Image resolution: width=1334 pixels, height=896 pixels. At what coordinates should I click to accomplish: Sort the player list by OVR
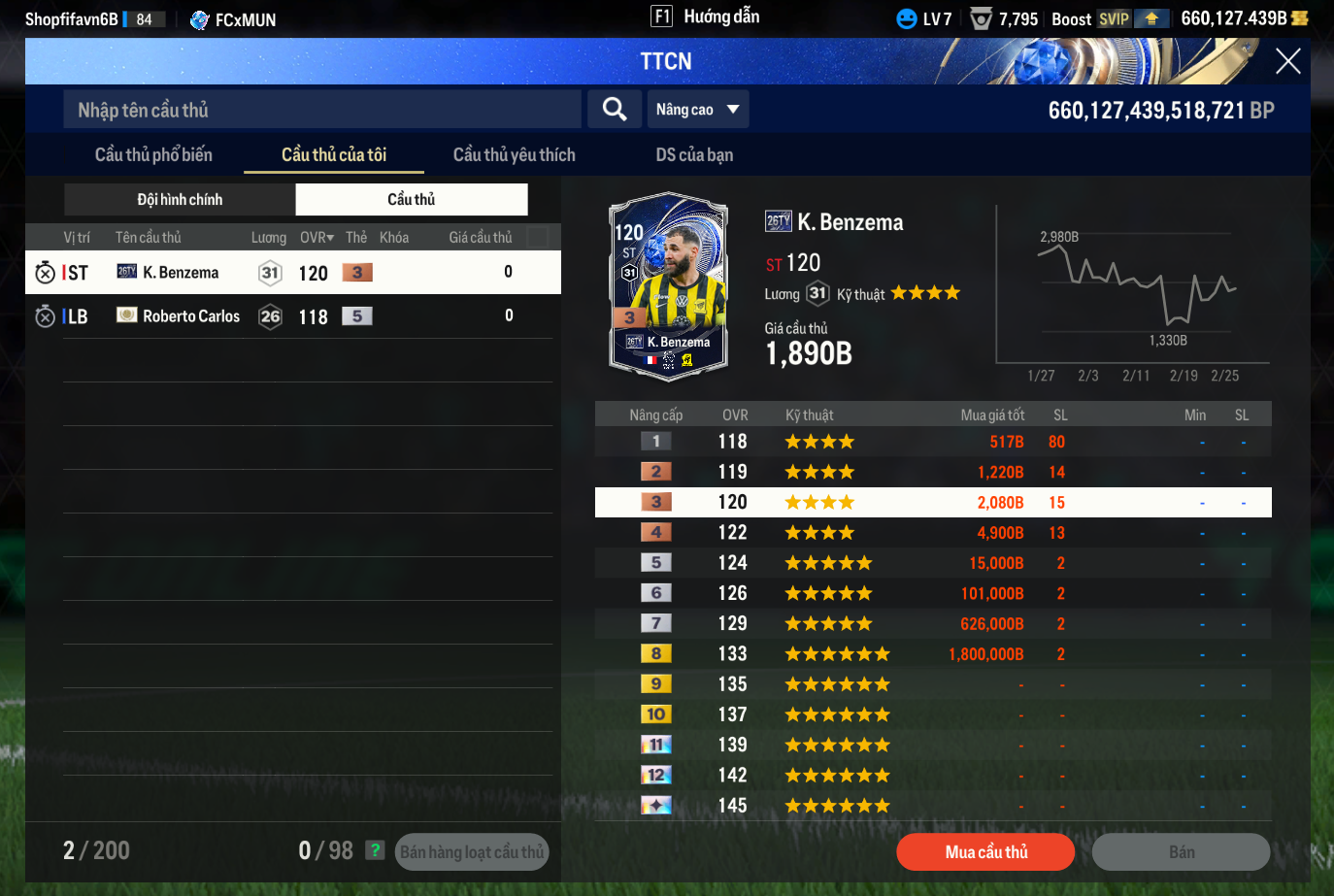317,238
